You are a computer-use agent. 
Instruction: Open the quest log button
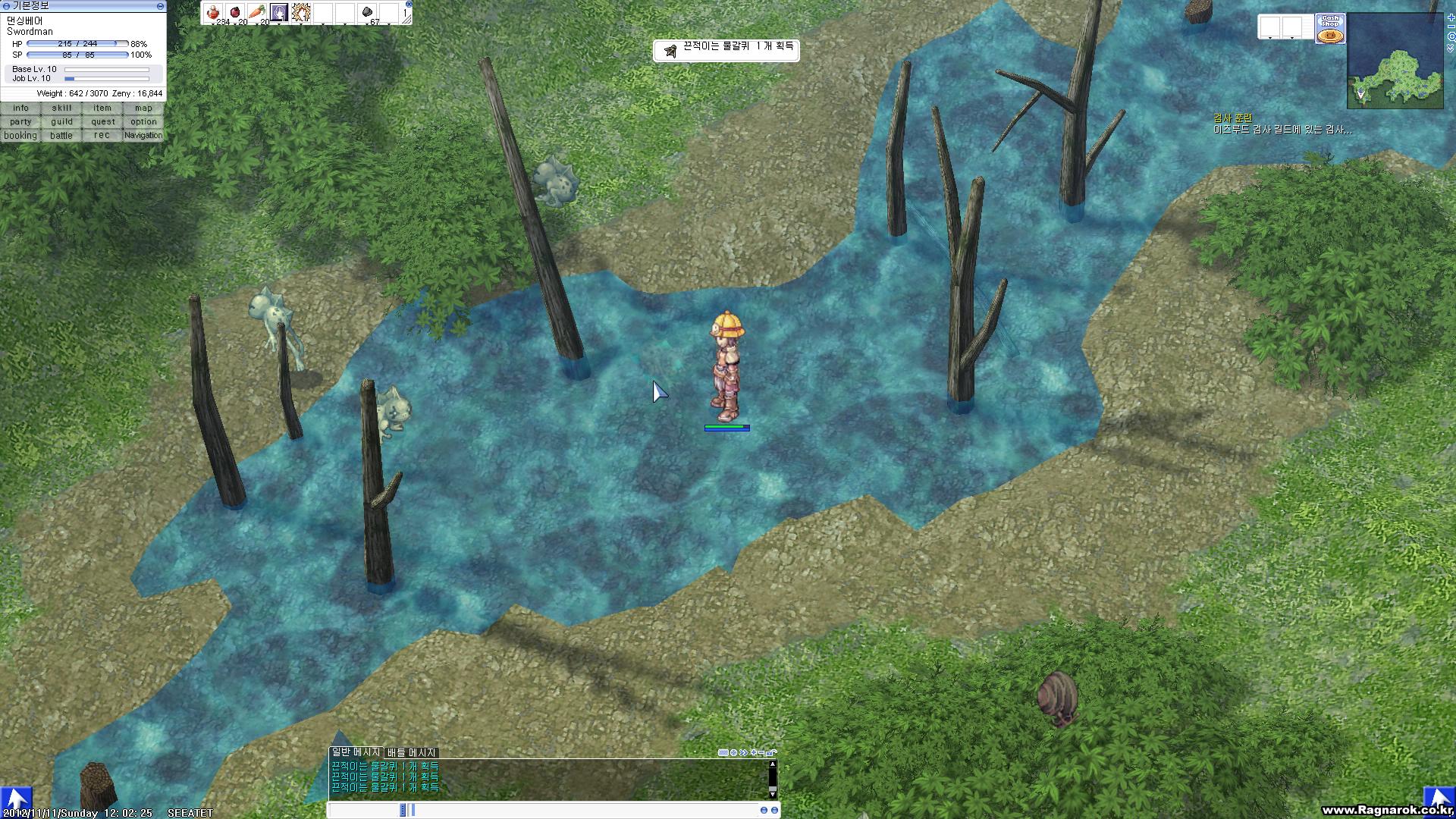click(102, 122)
